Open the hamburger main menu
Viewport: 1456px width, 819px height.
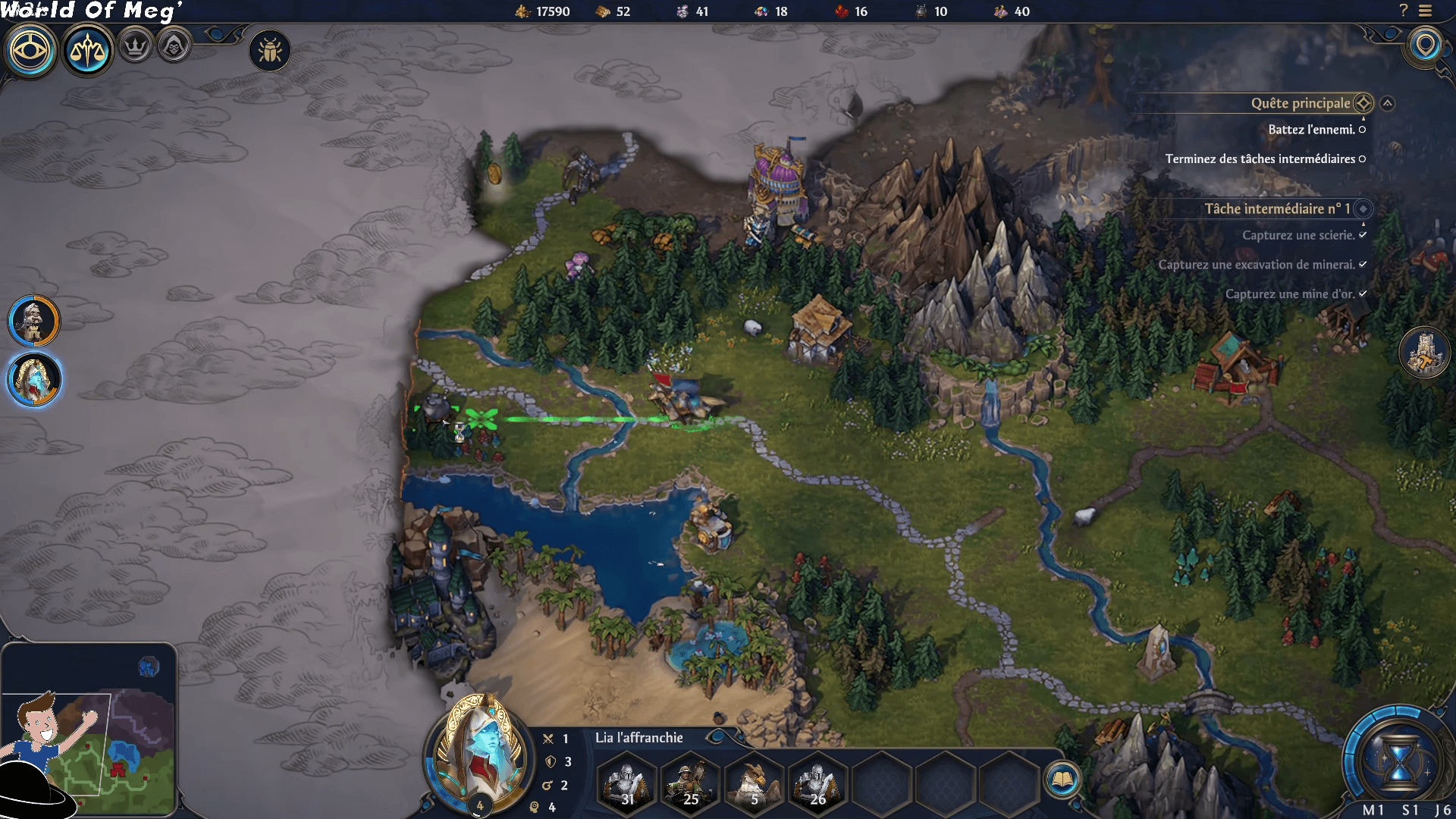[x=1426, y=11]
